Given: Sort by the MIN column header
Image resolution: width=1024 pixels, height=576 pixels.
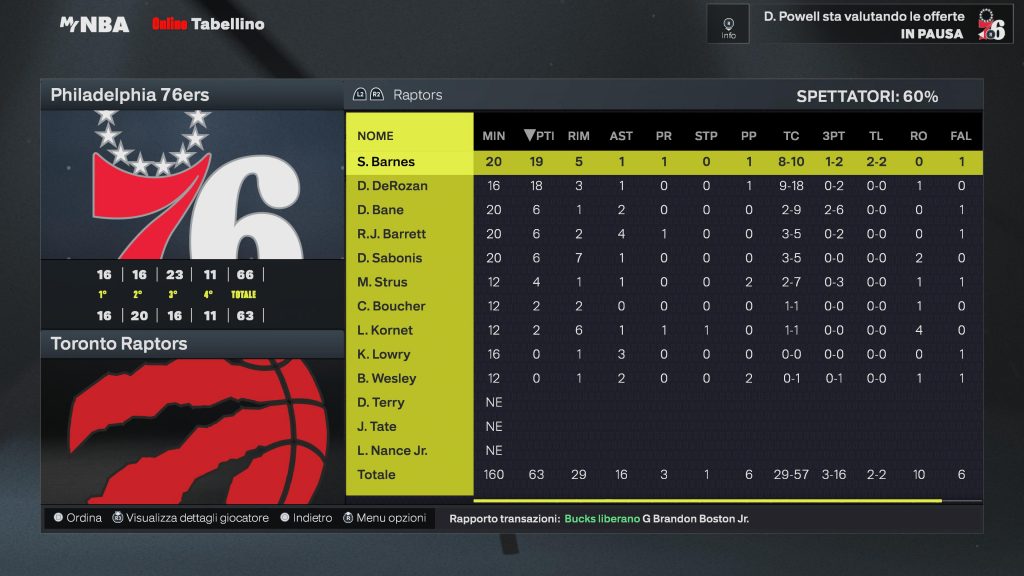Looking at the screenshot, I should 494,136.
